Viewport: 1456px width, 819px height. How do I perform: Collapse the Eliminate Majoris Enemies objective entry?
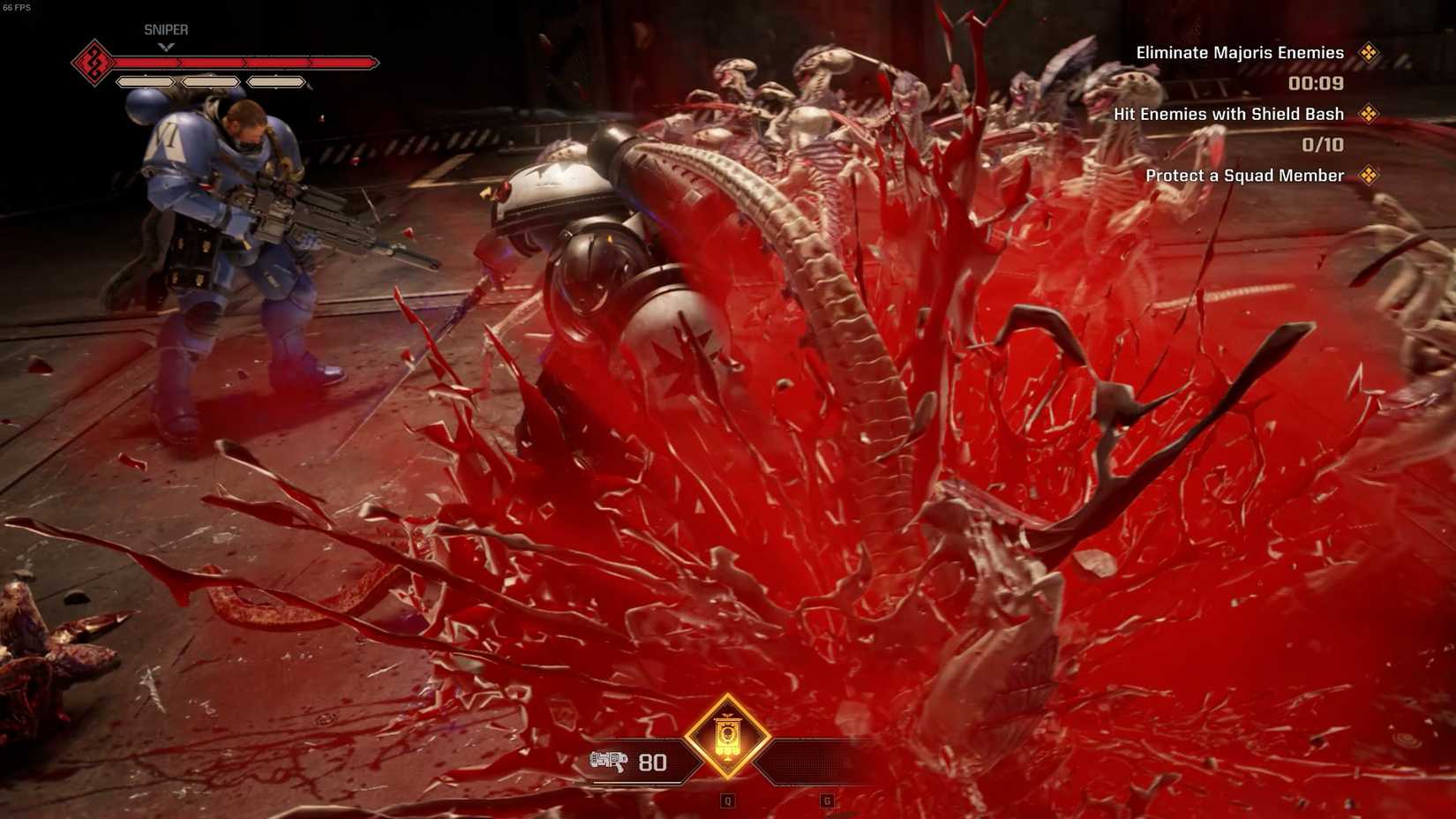pyautogui.click(x=1239, y=52)
